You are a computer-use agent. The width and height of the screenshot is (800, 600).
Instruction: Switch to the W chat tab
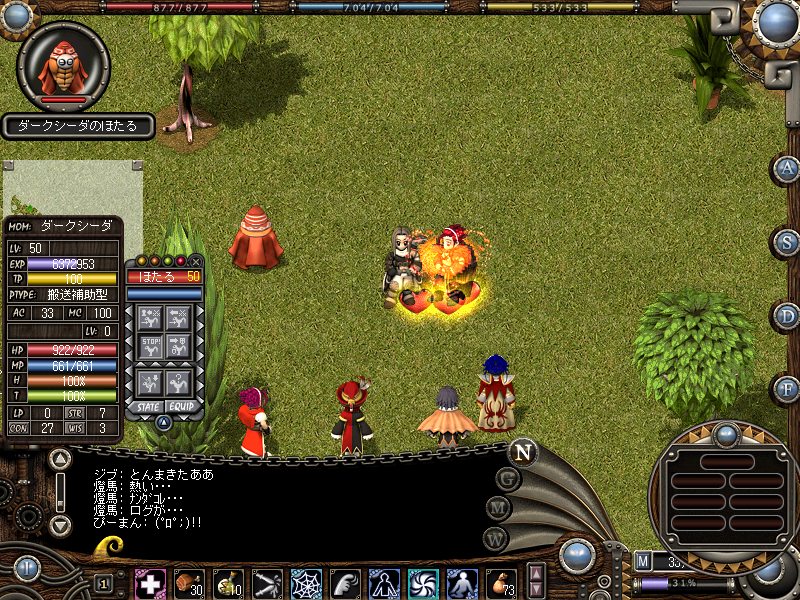tap(496, 537)
